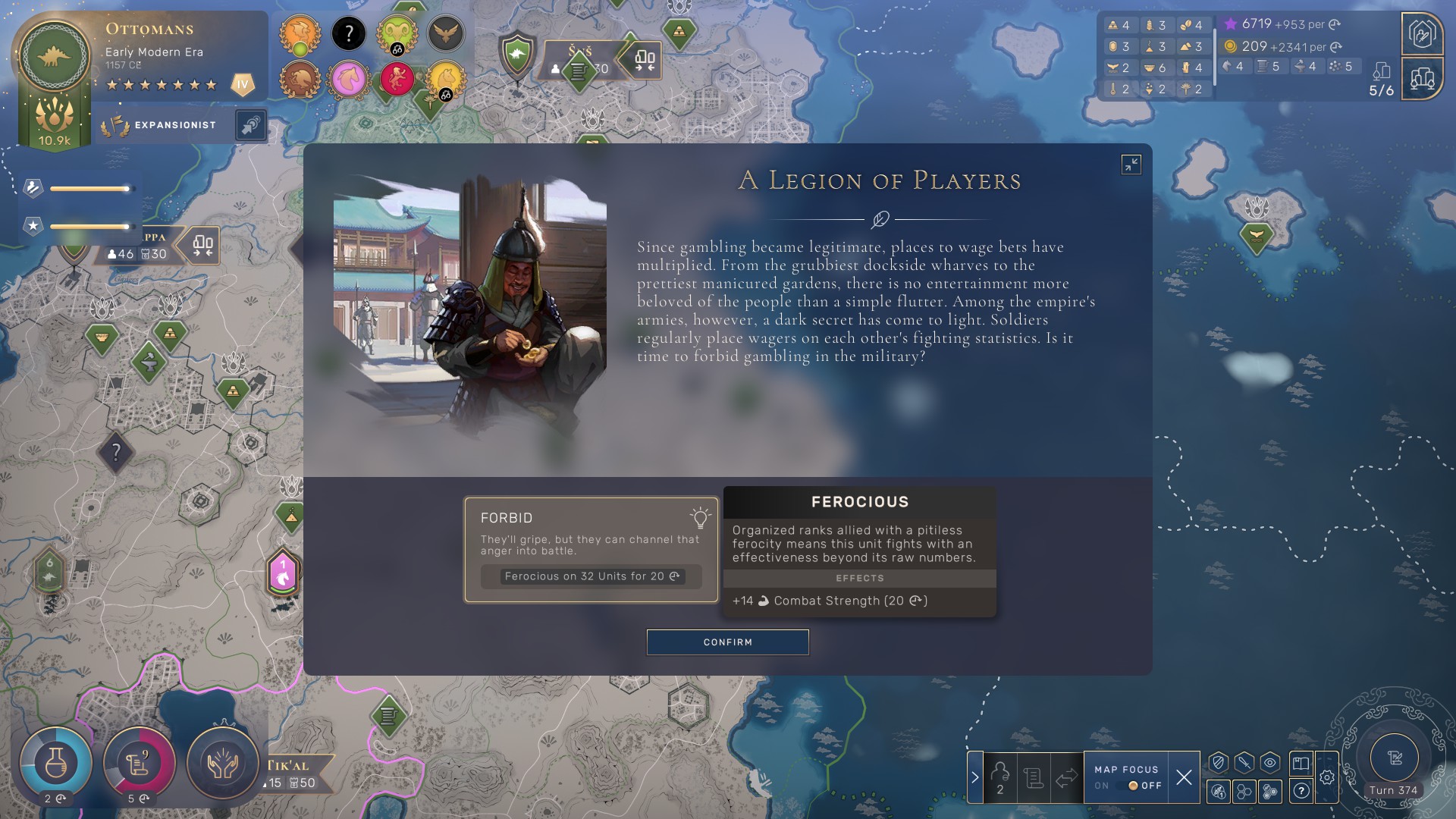Toggle the Map Focus switch
The height and width of the screenshot is (819, 1456).
point(1133,786)
